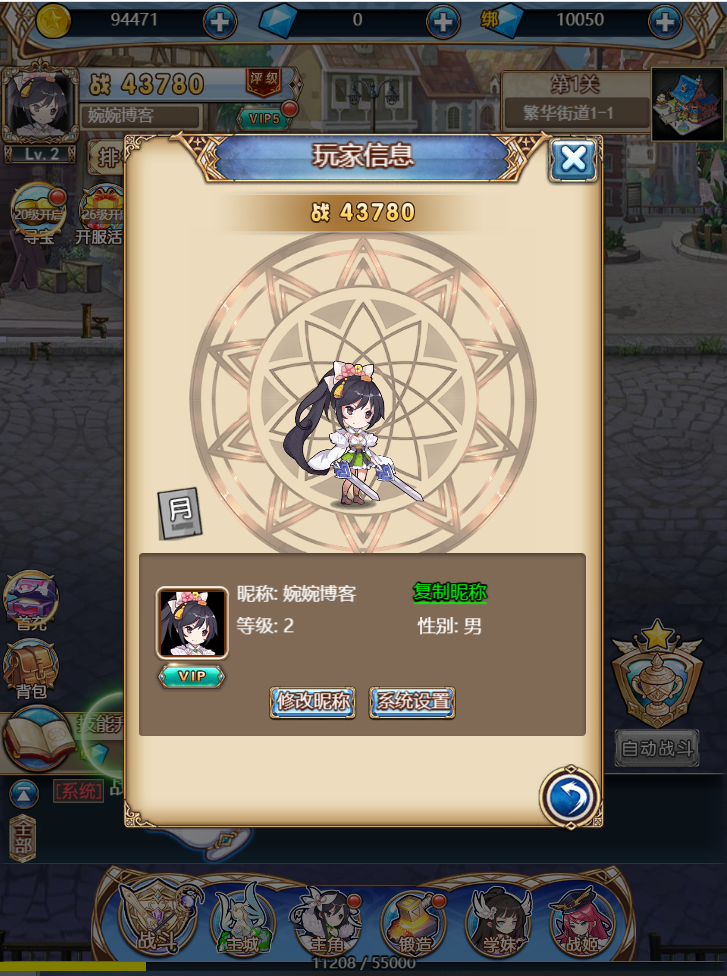Add bound diamonds with the plus button
727x976 pixels.
point(665,20)
